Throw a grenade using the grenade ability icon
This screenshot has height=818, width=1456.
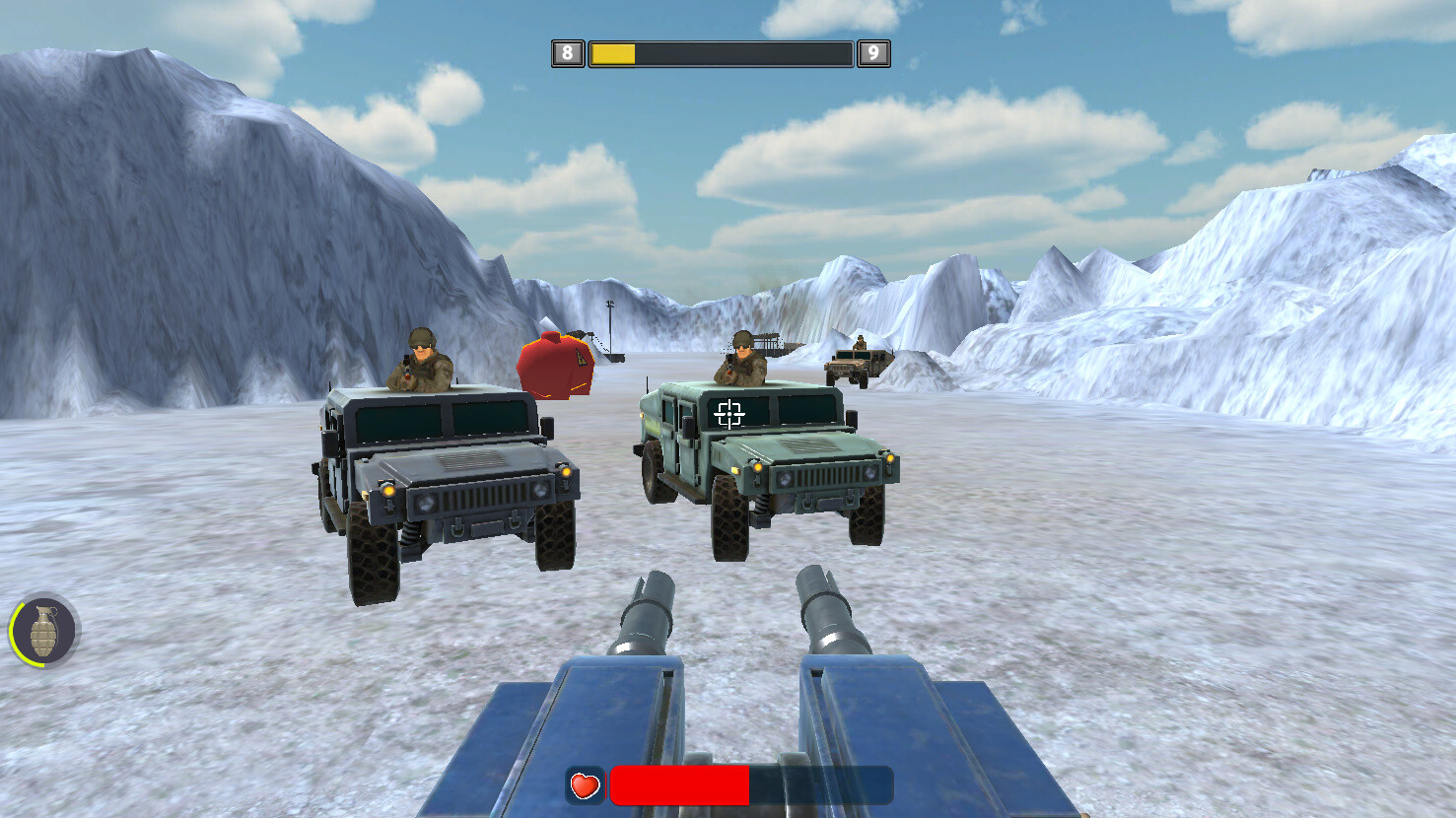pos(45,631)
